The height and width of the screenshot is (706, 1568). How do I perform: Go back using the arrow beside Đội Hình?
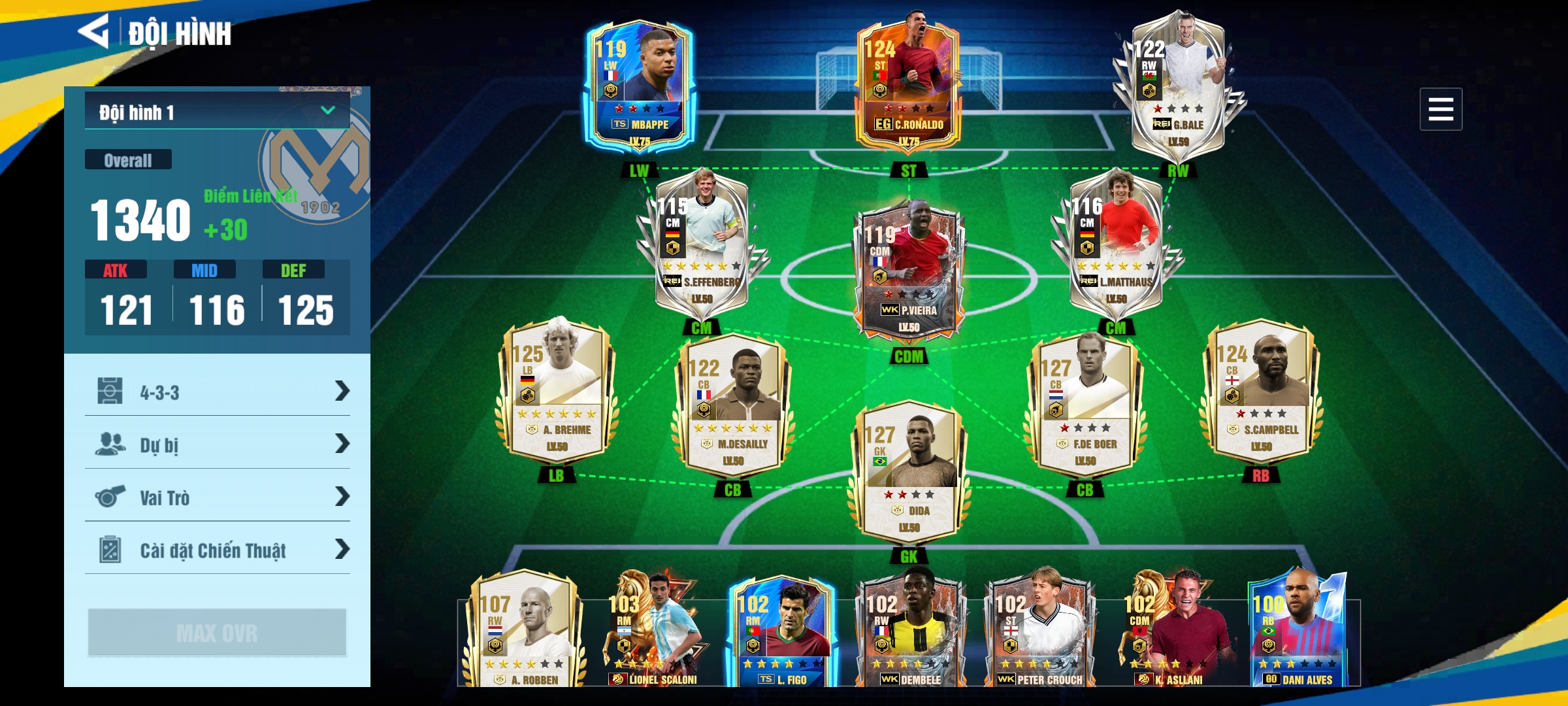click(94, 31)
